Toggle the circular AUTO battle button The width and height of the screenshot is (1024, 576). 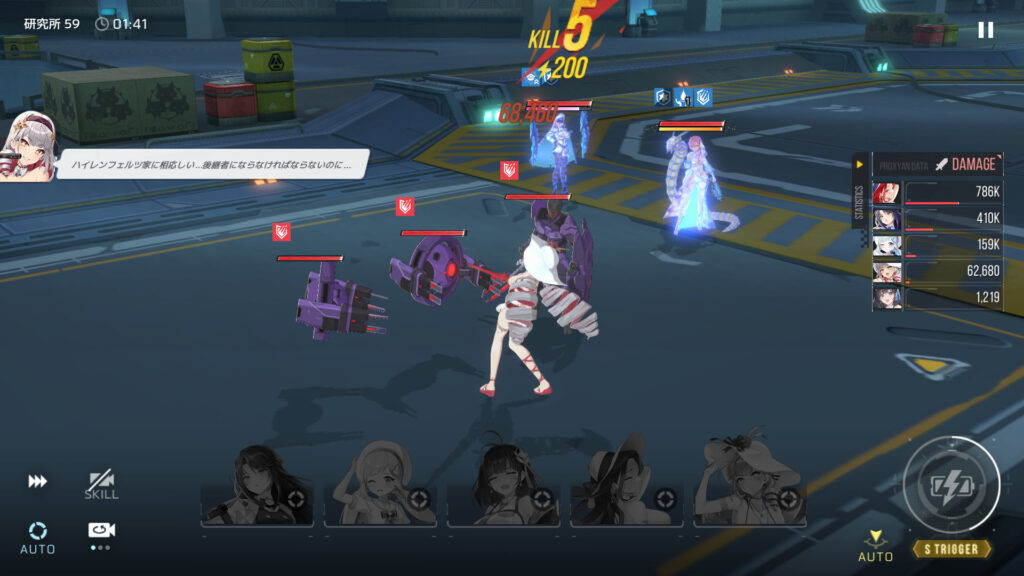(x=38, y=535)
